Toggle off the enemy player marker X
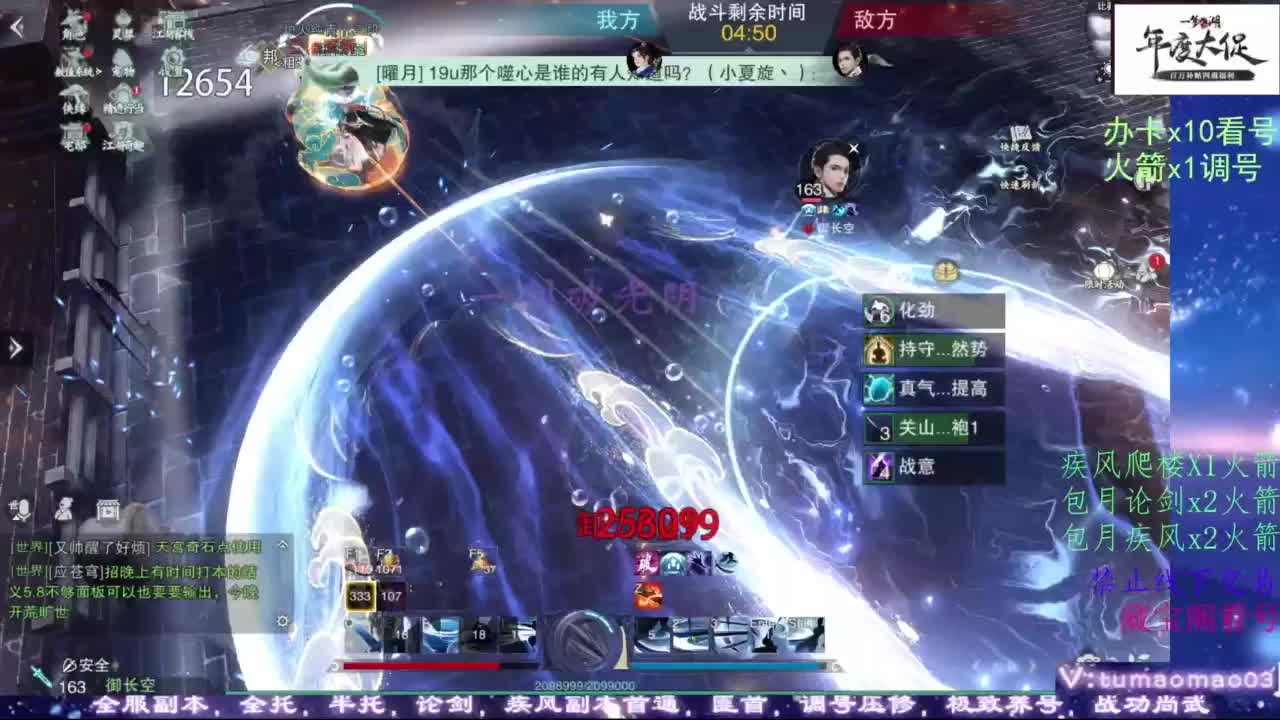The image size is (1280, 720). click(x=853, y=147)
